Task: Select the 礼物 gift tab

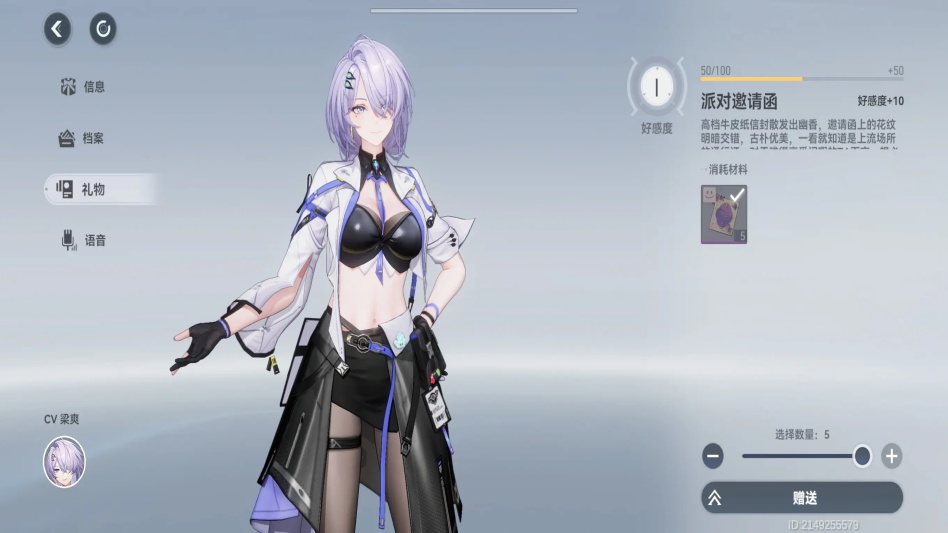Action: 83,188
